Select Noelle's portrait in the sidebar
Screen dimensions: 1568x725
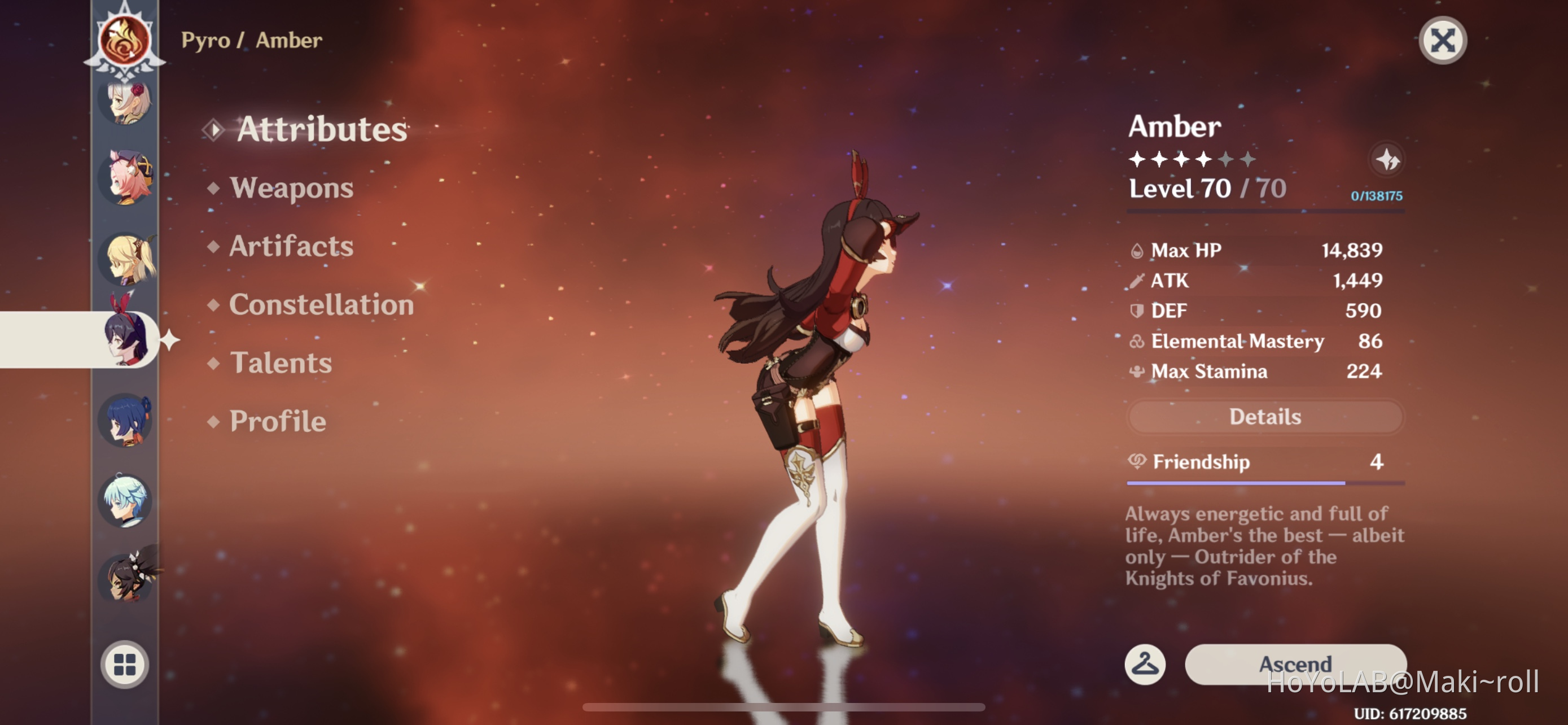pos(125,108)
